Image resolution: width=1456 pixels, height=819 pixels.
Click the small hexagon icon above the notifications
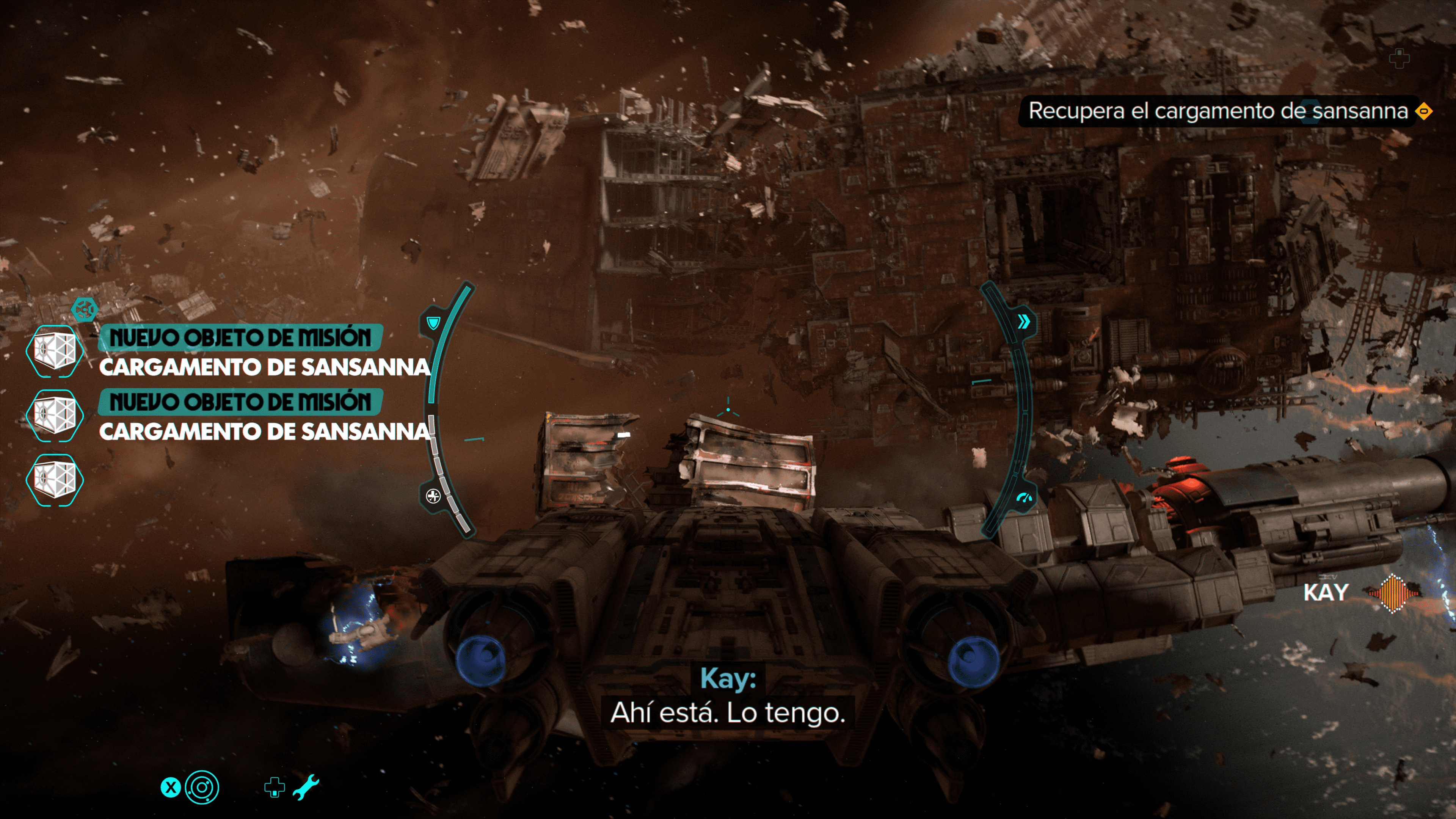(85, 309)
